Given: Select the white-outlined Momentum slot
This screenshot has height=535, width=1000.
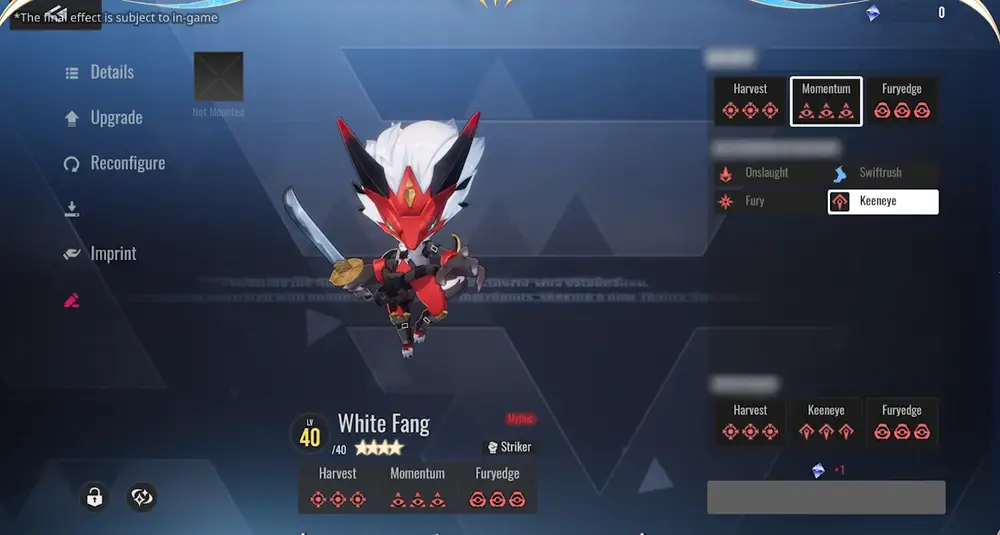Looking at the screenshot, I should coord(826,101).
